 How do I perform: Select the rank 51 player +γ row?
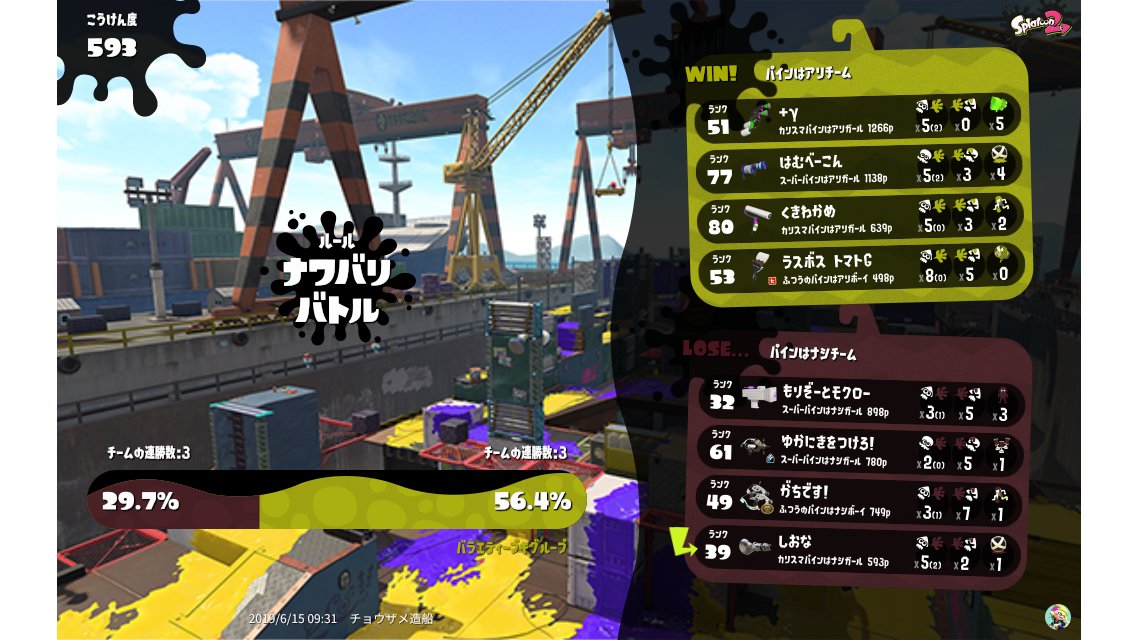(858, 117)
